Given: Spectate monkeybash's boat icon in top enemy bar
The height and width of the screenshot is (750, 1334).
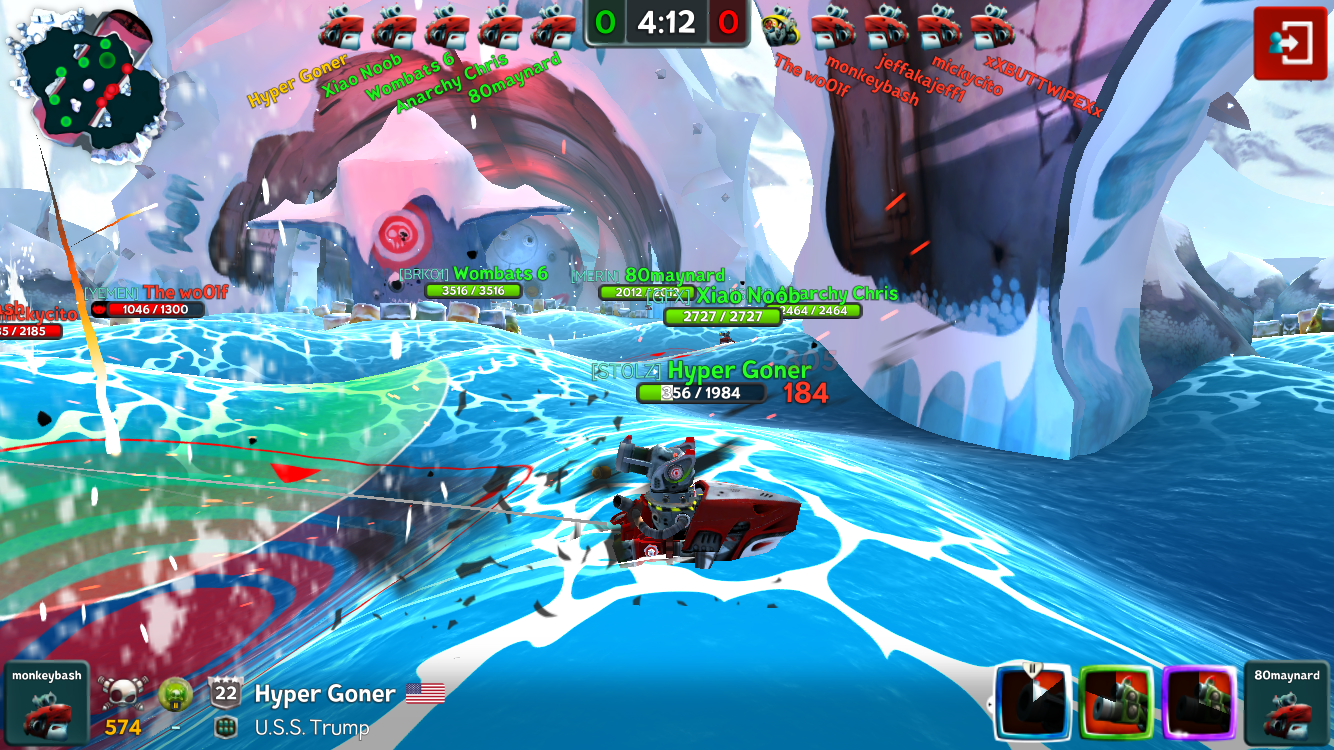Looking at the screenshot, I should coord(832,27).
